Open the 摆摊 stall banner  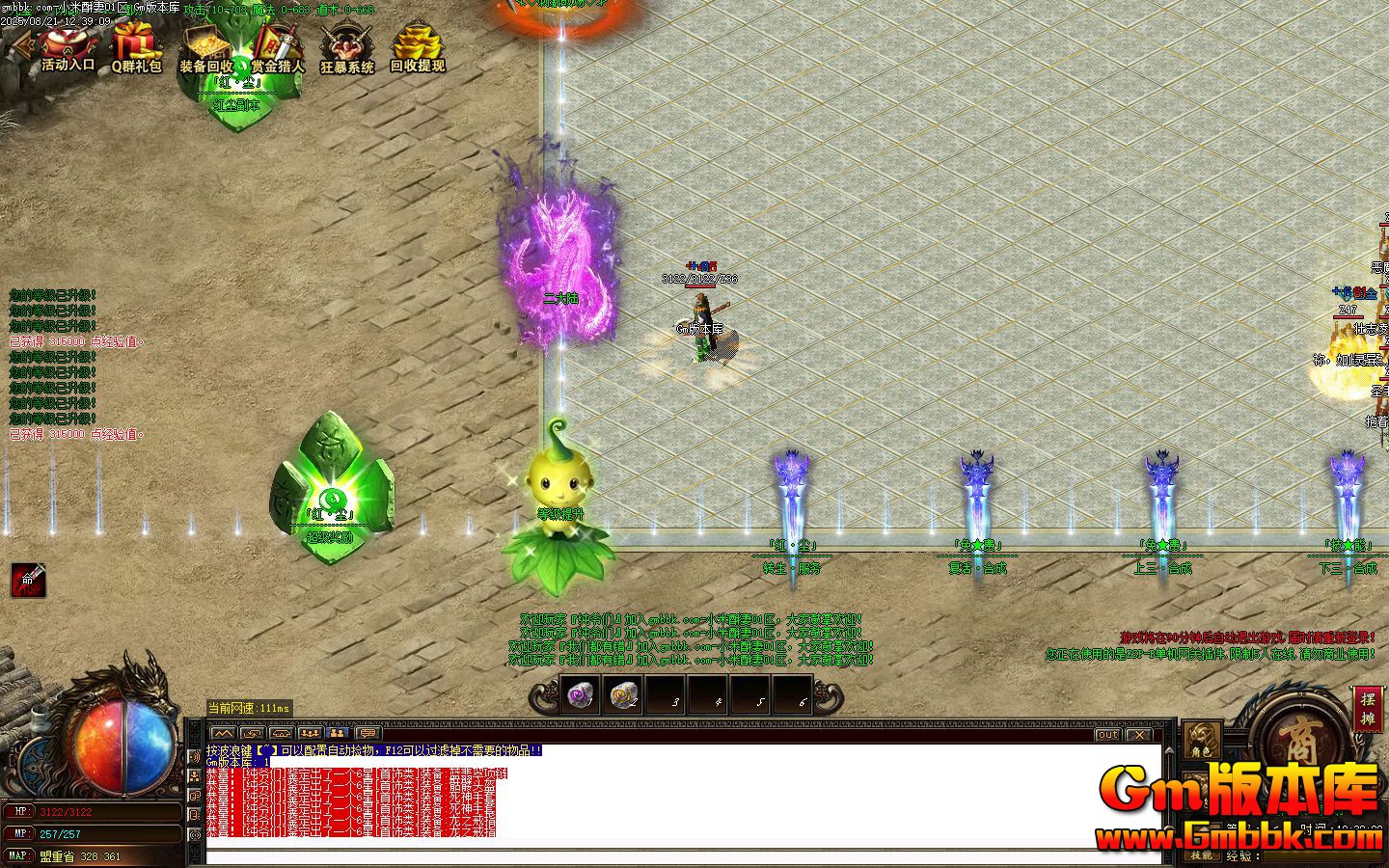tap(1367, 708)
